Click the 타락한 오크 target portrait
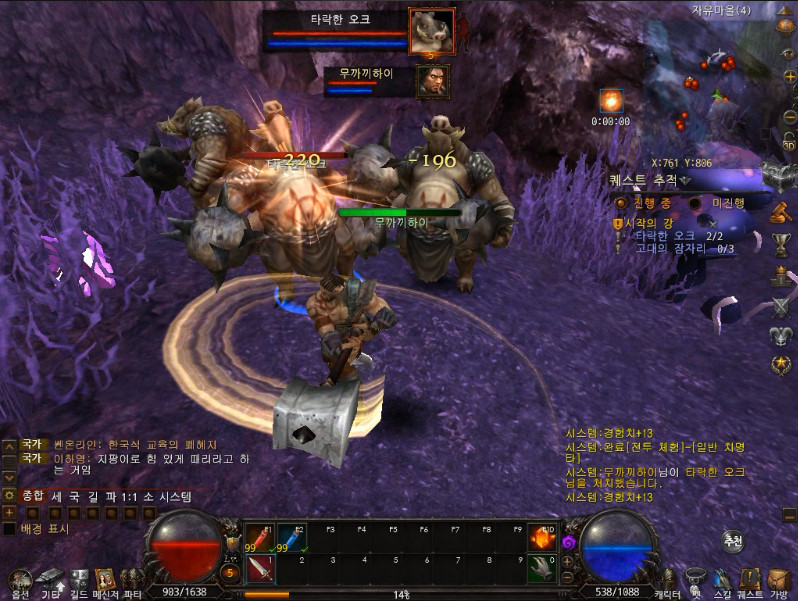This screenshot has width=798, height=601. (x=432, y=31)
